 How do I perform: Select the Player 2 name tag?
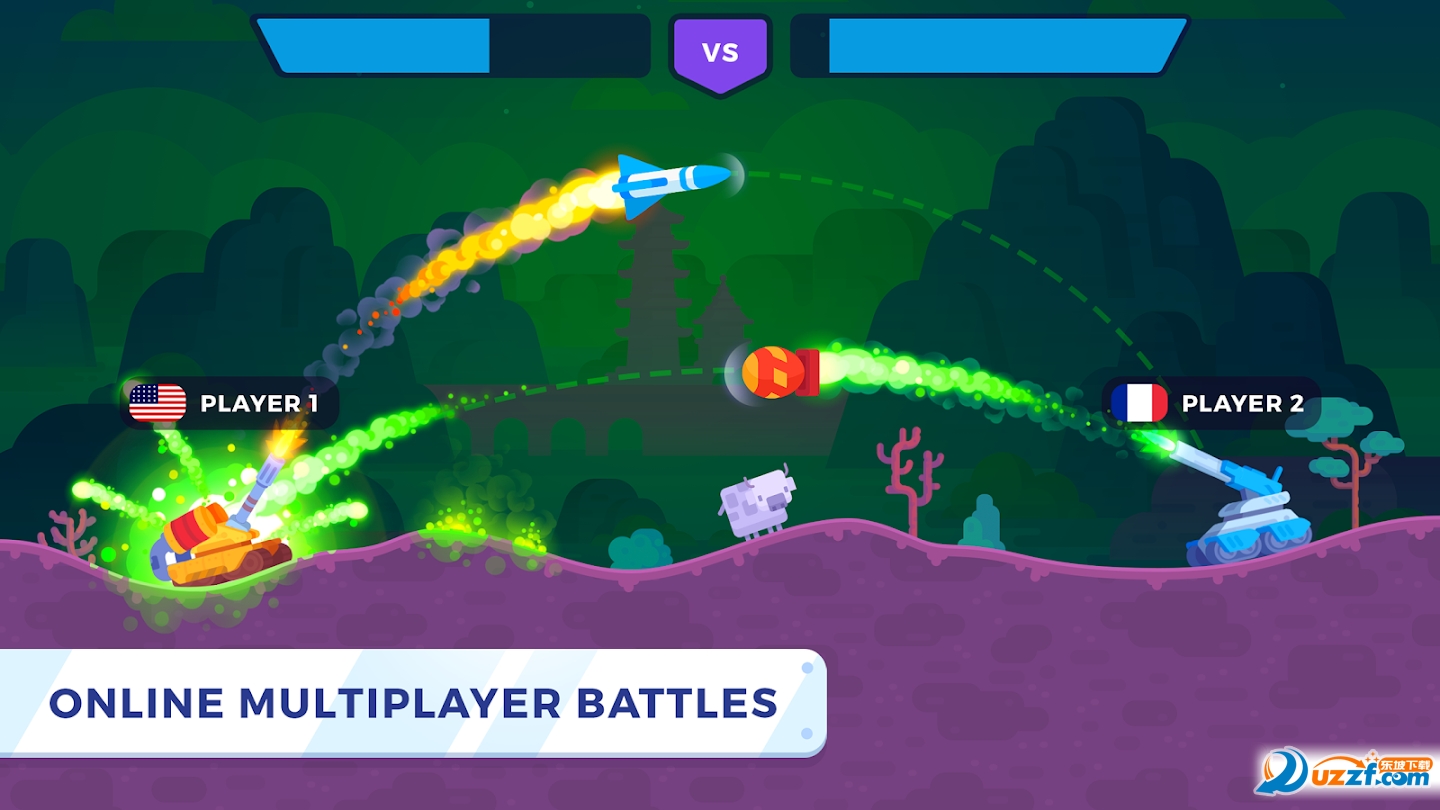1212,403
